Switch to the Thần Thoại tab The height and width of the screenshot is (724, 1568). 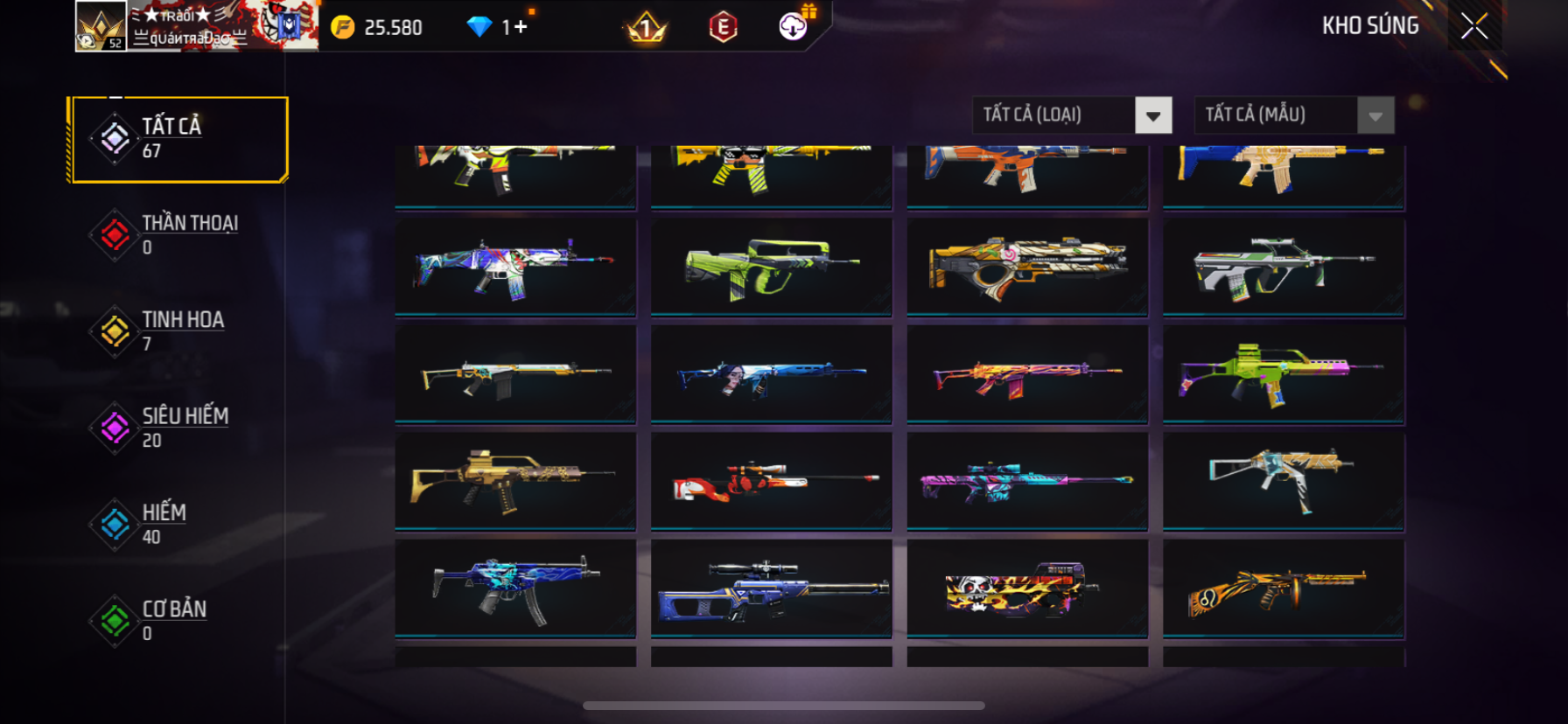click(179, 235)
